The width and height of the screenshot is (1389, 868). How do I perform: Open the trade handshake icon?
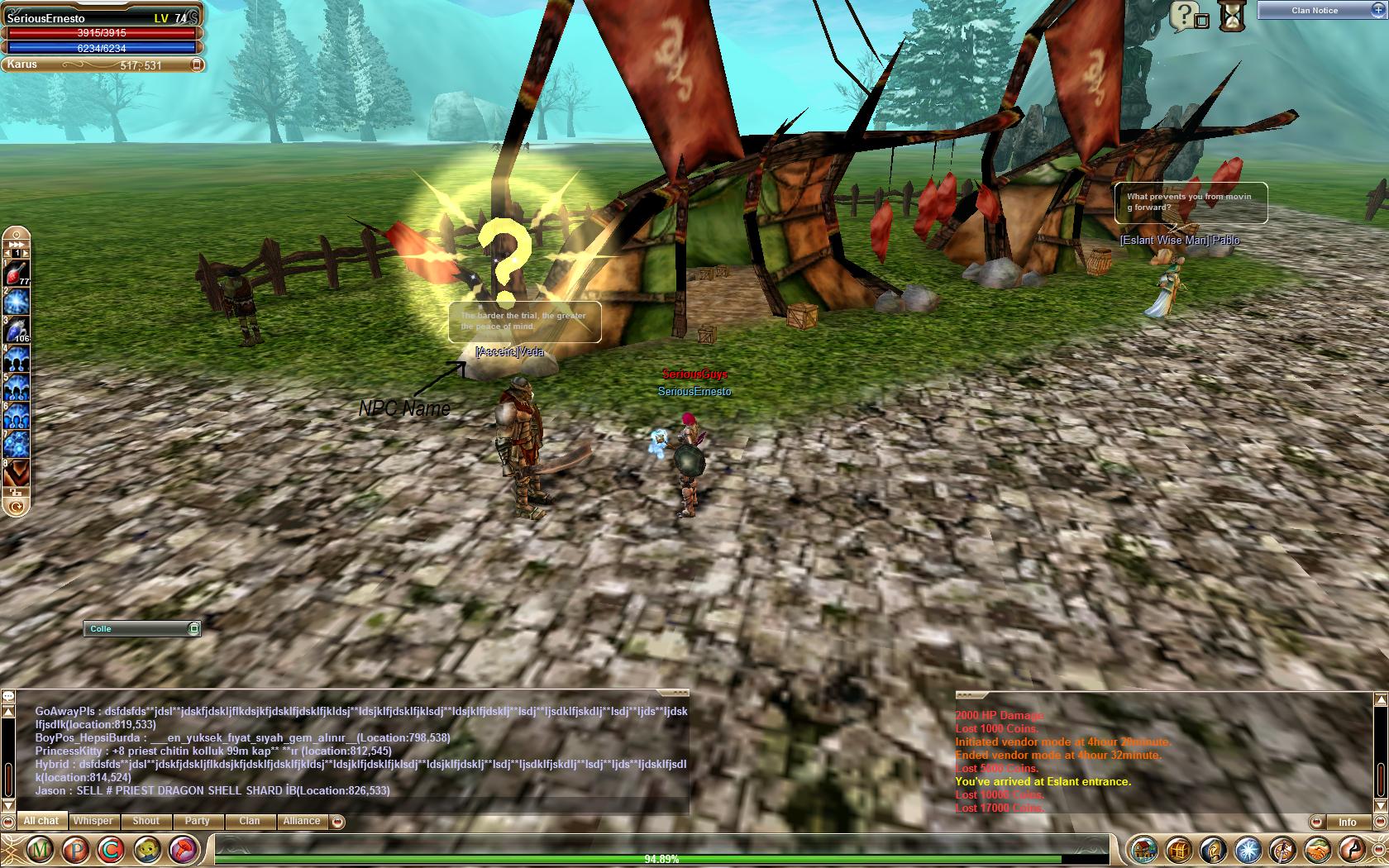(x=1316, y=849)
